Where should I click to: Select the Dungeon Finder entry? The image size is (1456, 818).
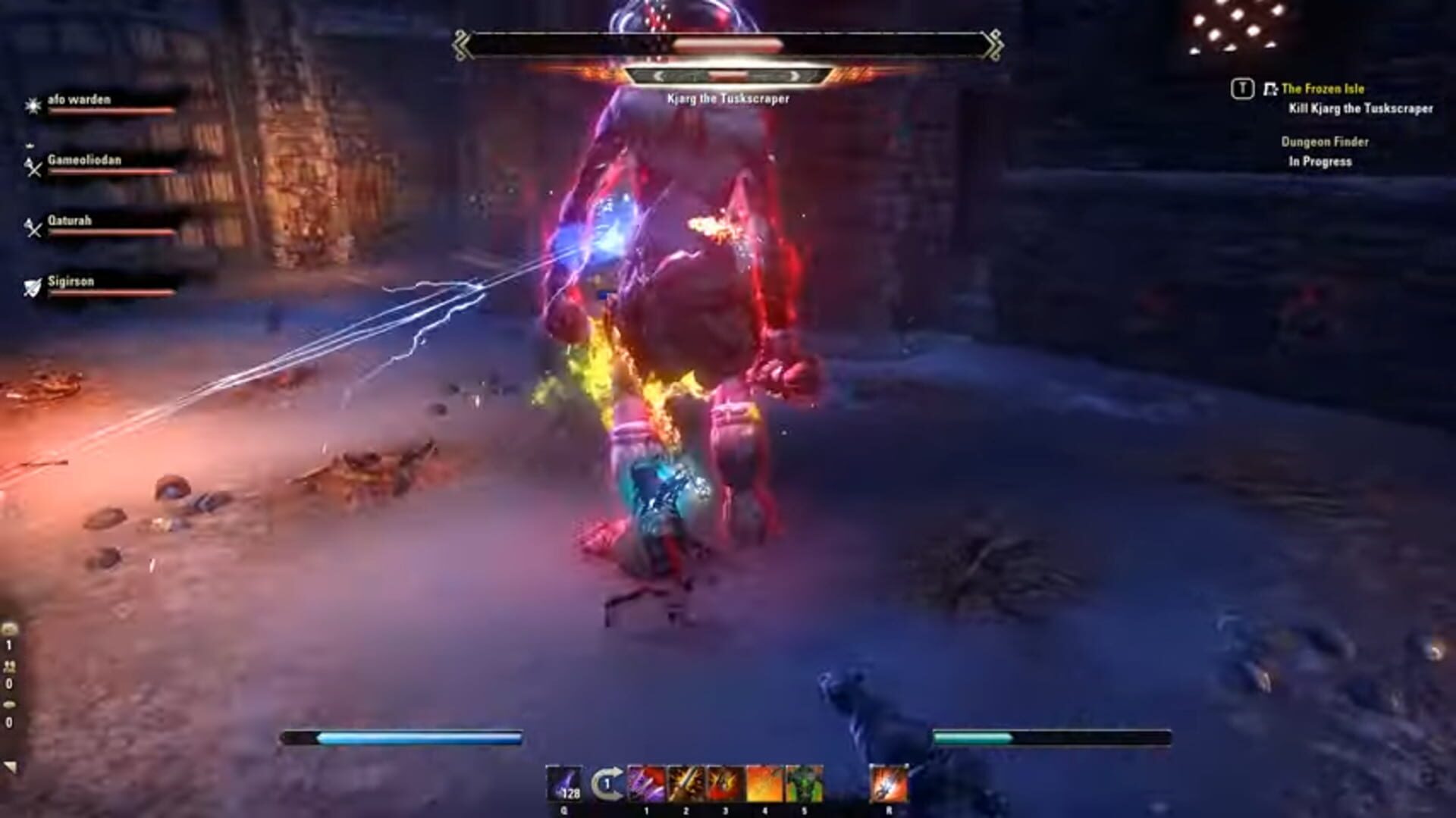pos(1324,141)
